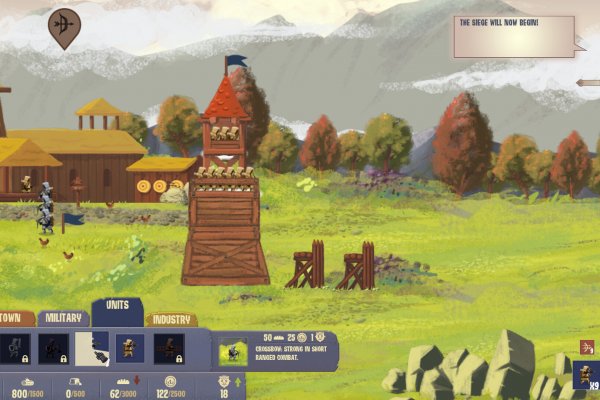Dismiss the 'The siege will now begin!' message
600x400 pixels.
coord(514,36)
